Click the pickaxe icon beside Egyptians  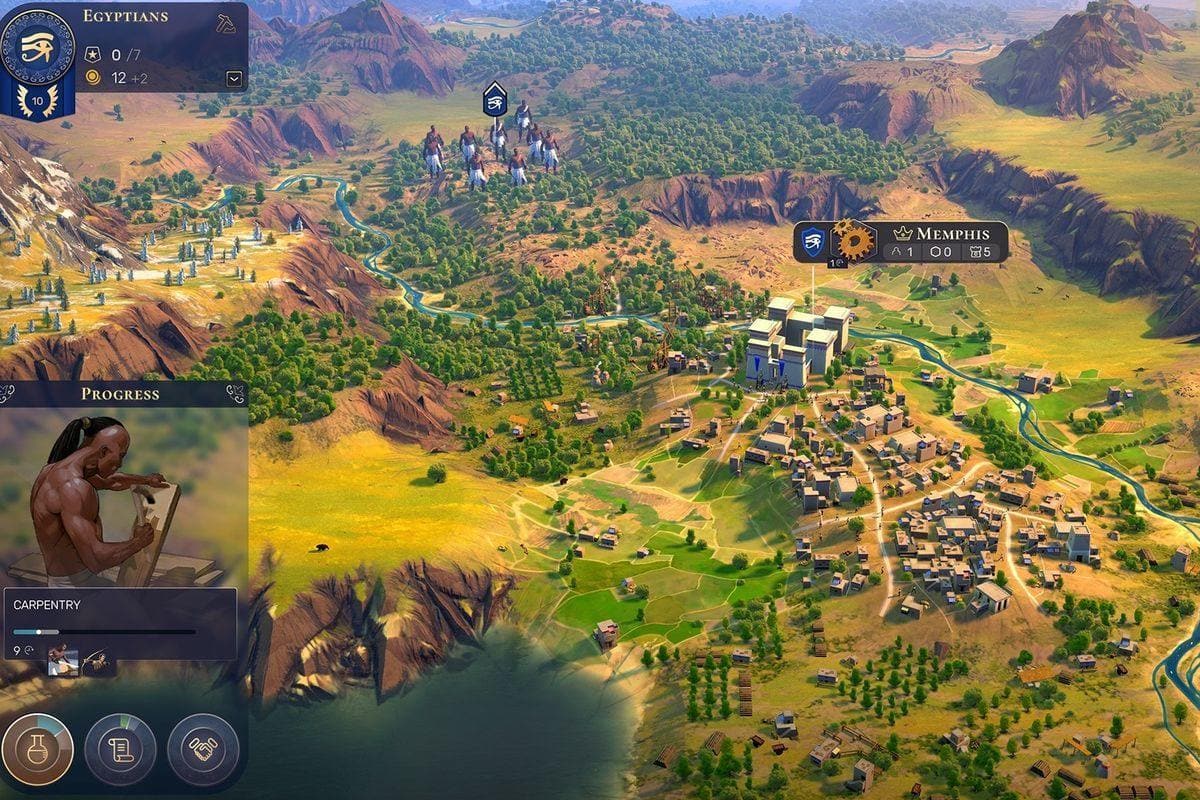coord(226,23)
